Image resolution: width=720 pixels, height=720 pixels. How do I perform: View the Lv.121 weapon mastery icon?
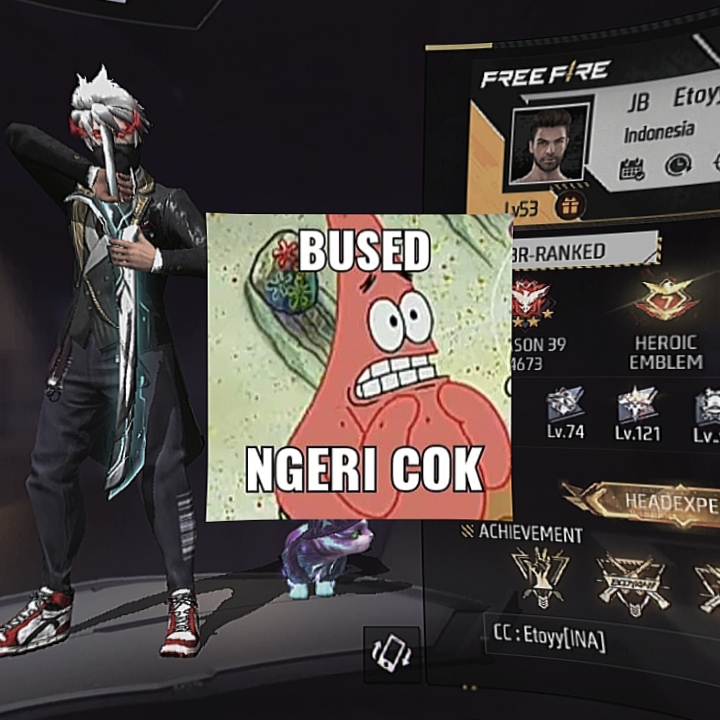point(637,405)
